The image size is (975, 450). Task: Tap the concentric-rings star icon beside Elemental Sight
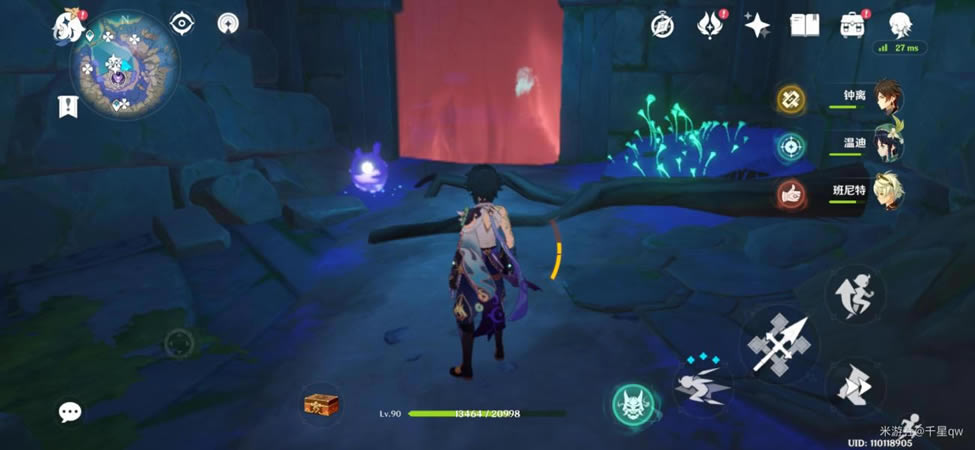(x=229, y=23)
